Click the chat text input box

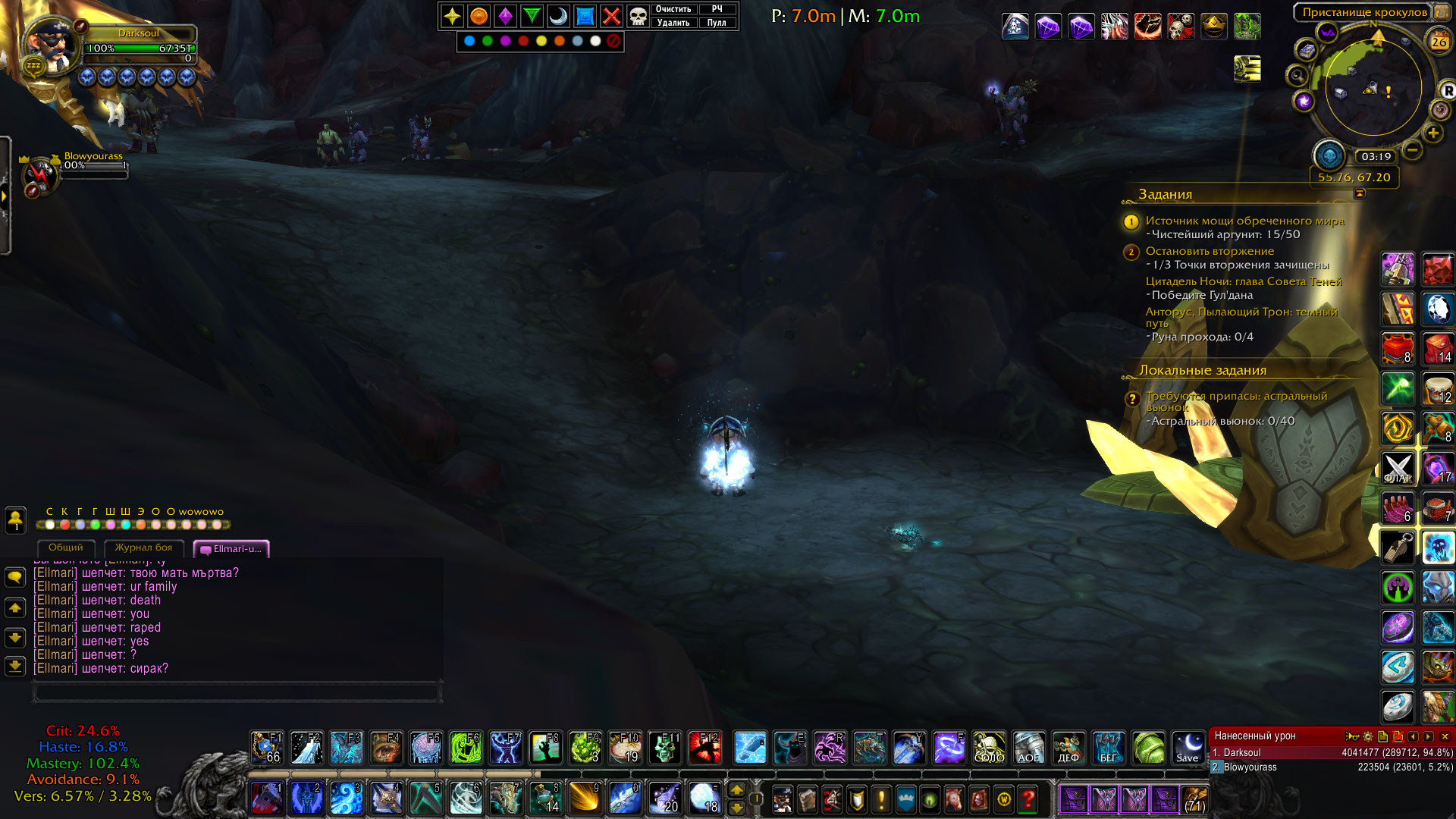(x=237, y=692)
